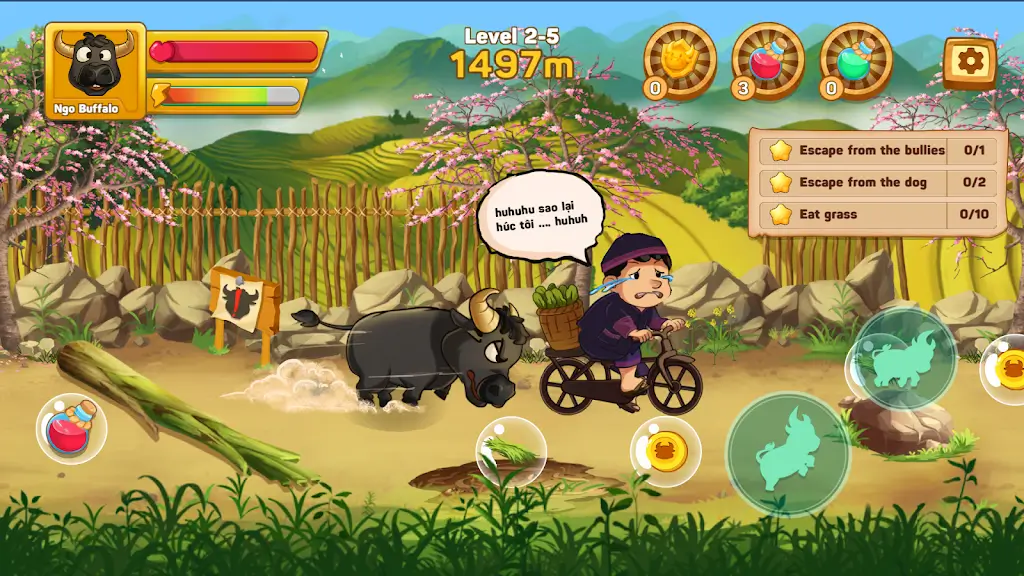Open the settings gear menu
This screenshot has height=576, width=1024.
[x=969, y=62]
